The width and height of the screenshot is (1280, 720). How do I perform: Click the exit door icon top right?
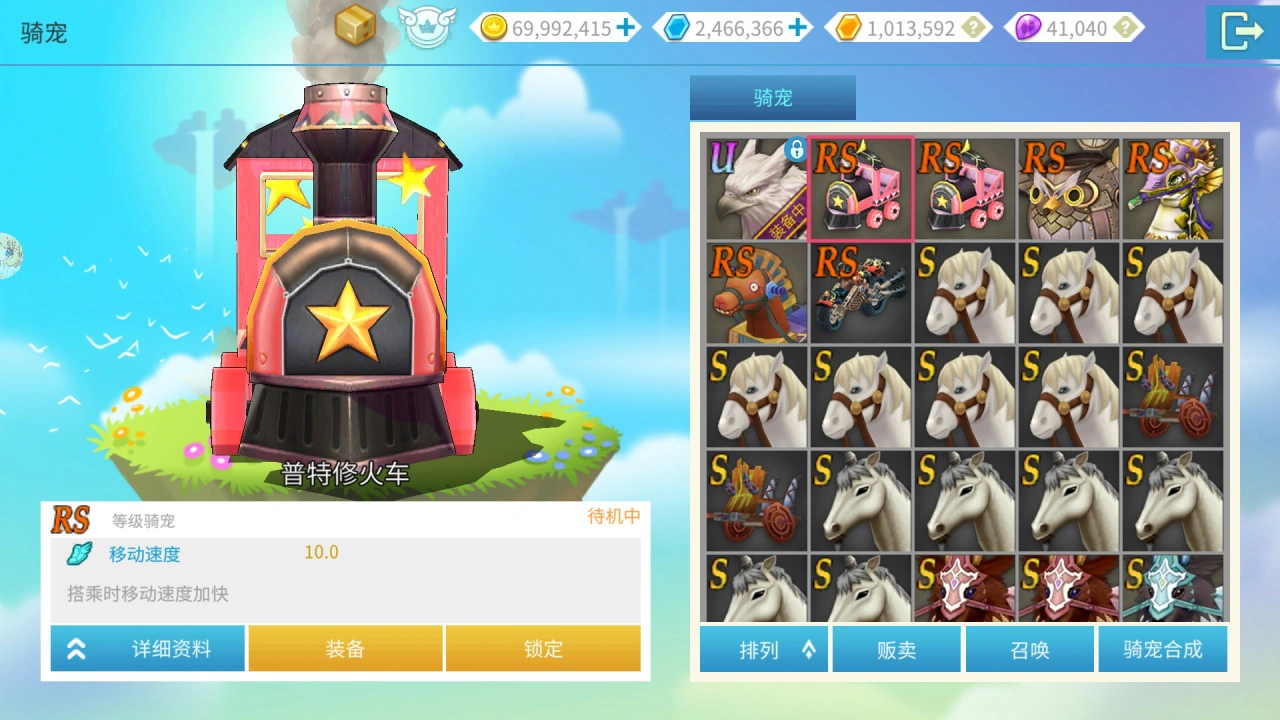[x=1243, y=31]
